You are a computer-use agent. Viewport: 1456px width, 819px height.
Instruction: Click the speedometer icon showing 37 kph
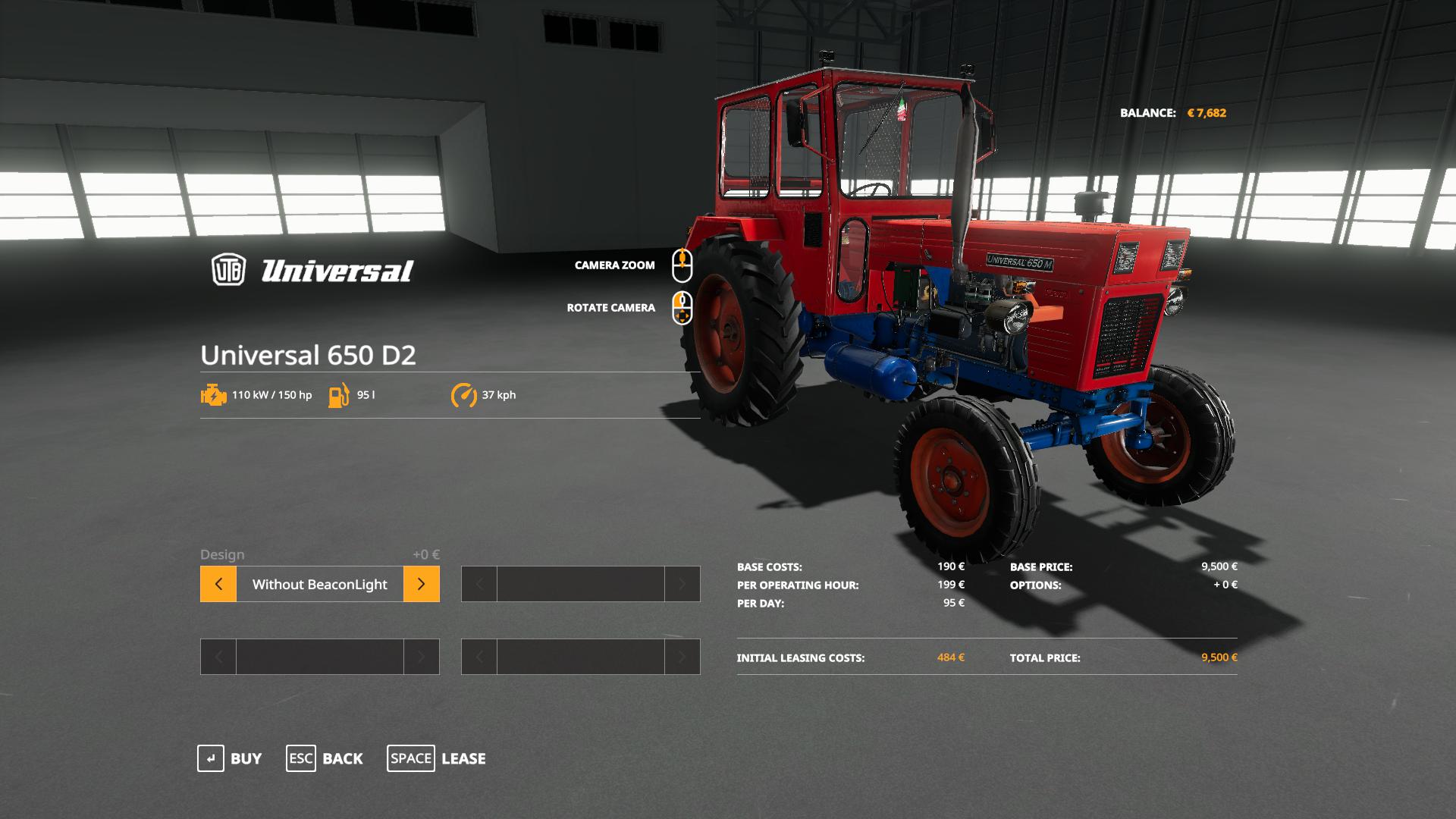[x=464, y=395]
